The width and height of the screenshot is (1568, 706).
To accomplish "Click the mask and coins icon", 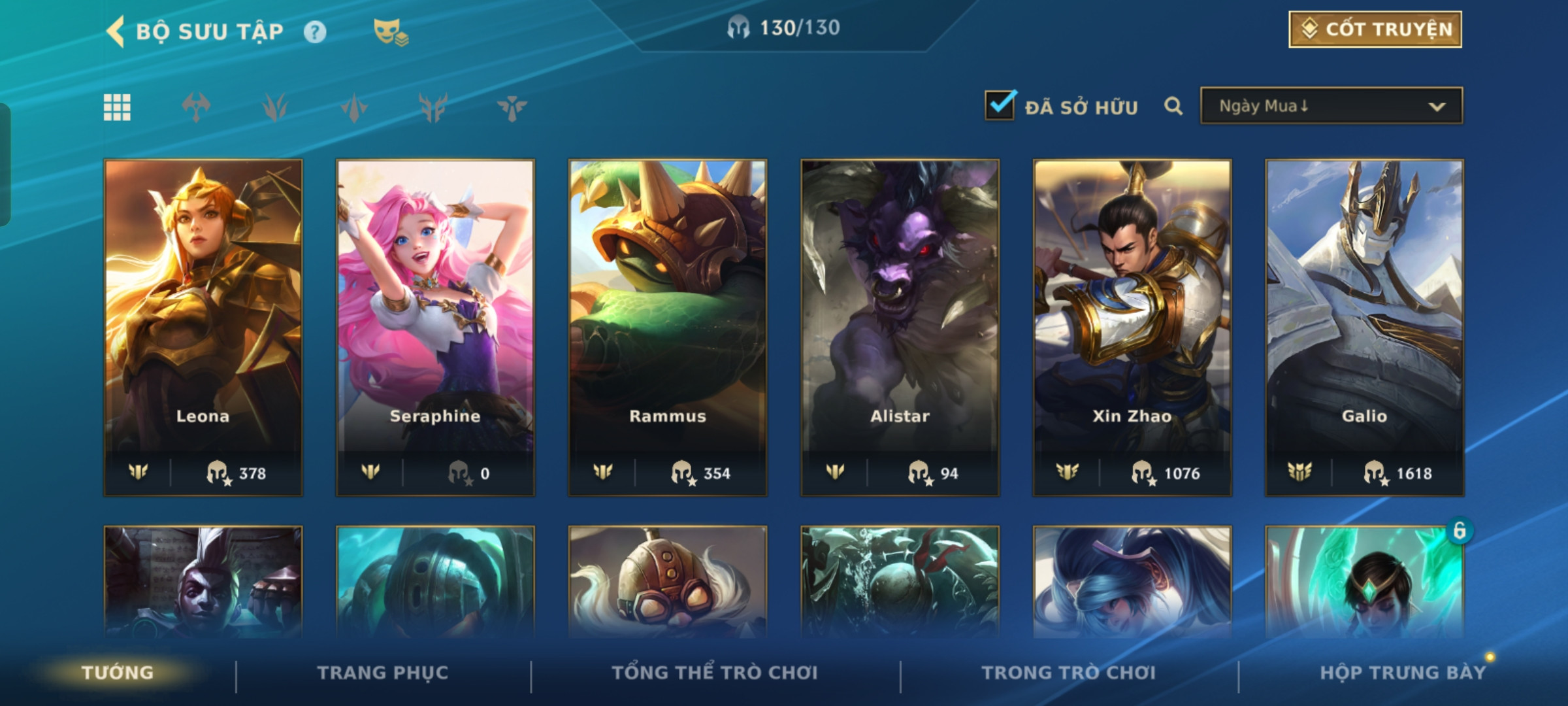I will tap(390, 32).
